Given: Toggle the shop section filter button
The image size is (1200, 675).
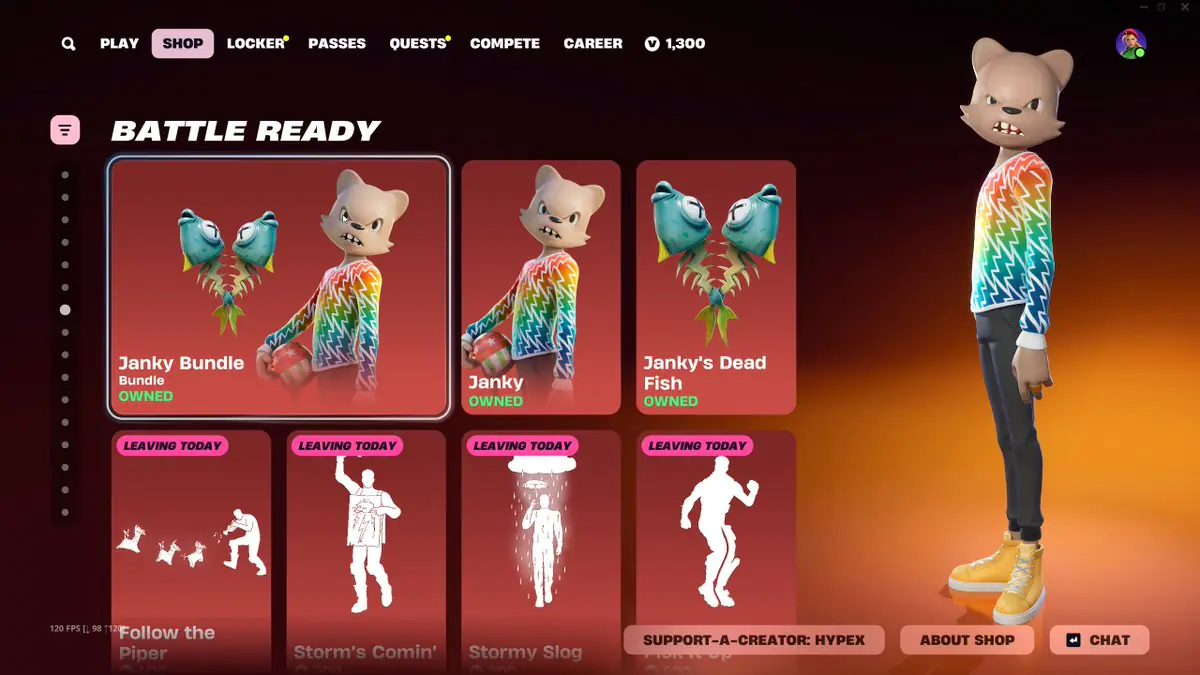Looking at the screenshot, I should (x=65, y=129).
